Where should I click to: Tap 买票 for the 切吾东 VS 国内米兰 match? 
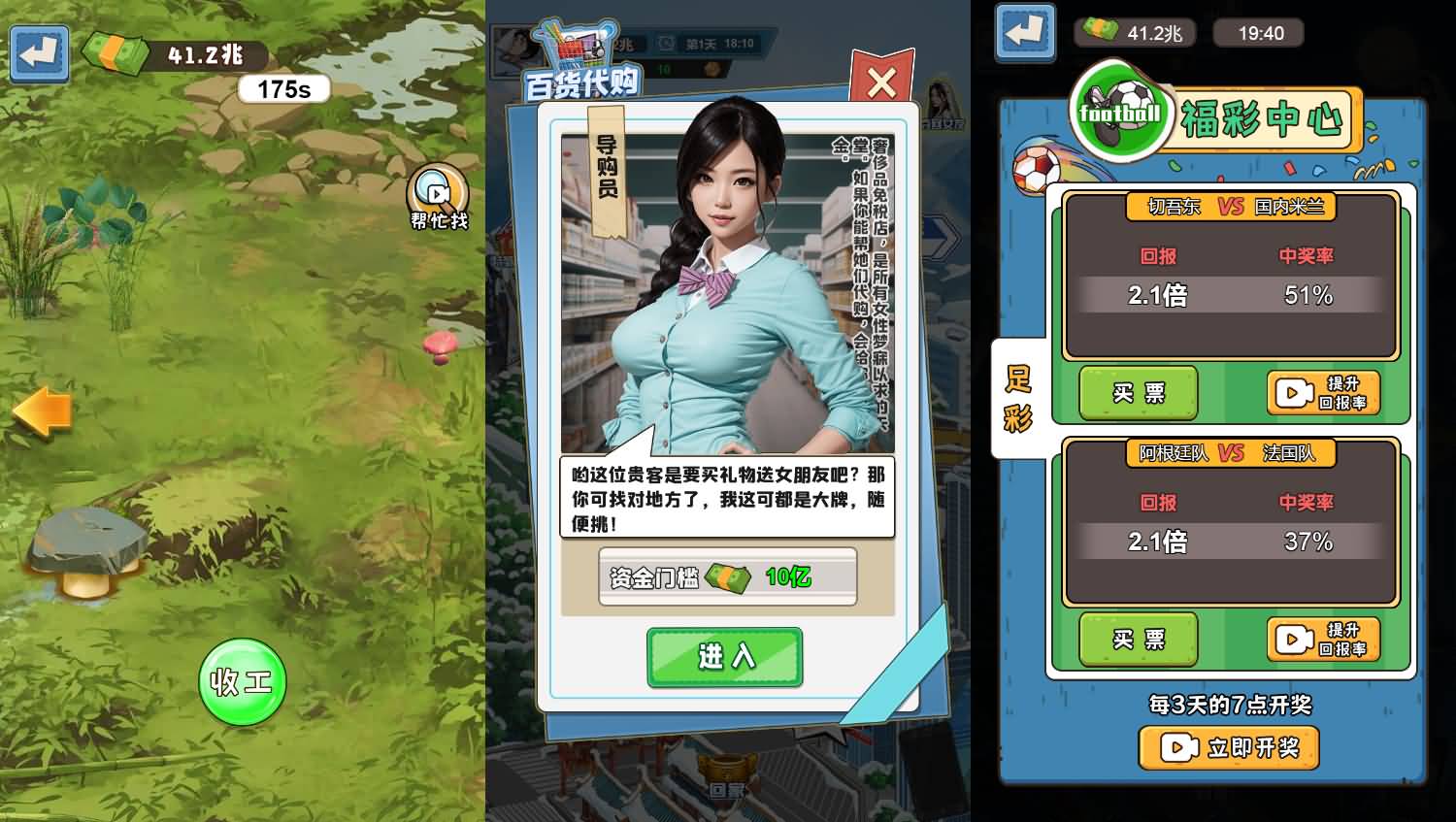pyautogui.click(x=1138, y=393)
